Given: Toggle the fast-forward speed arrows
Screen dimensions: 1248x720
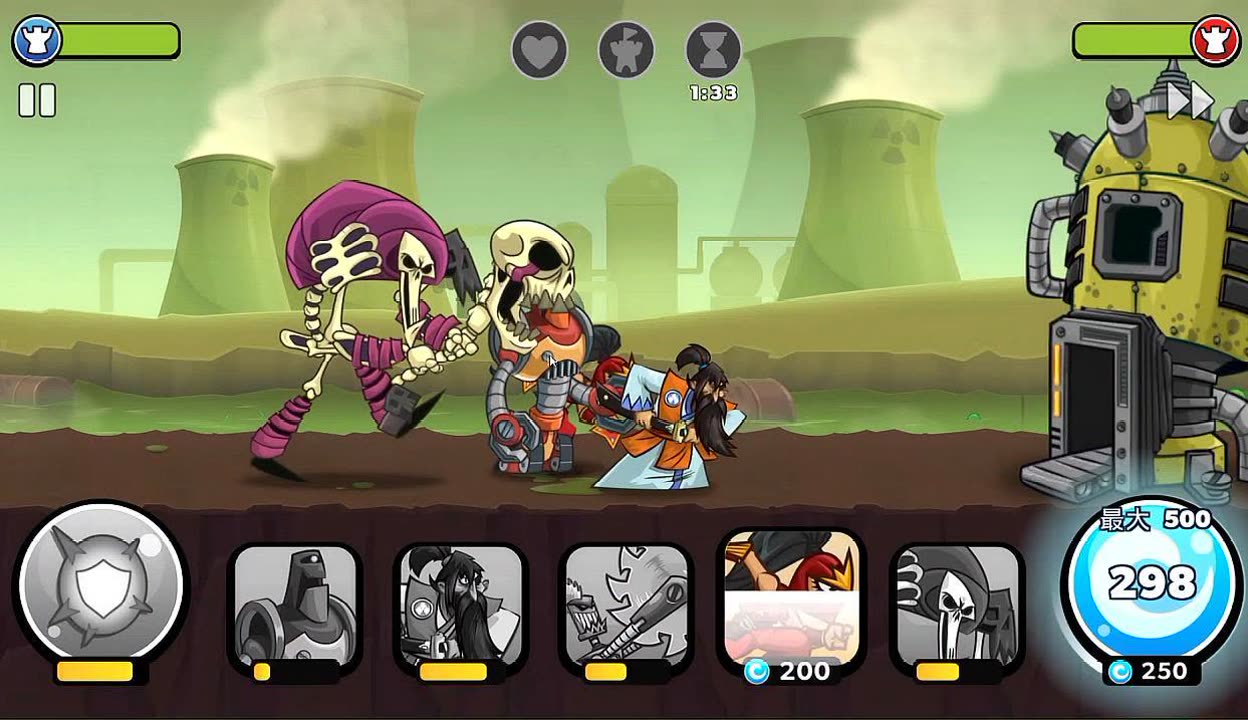Looking at the screenshot, I should (x=1190, y=99).
